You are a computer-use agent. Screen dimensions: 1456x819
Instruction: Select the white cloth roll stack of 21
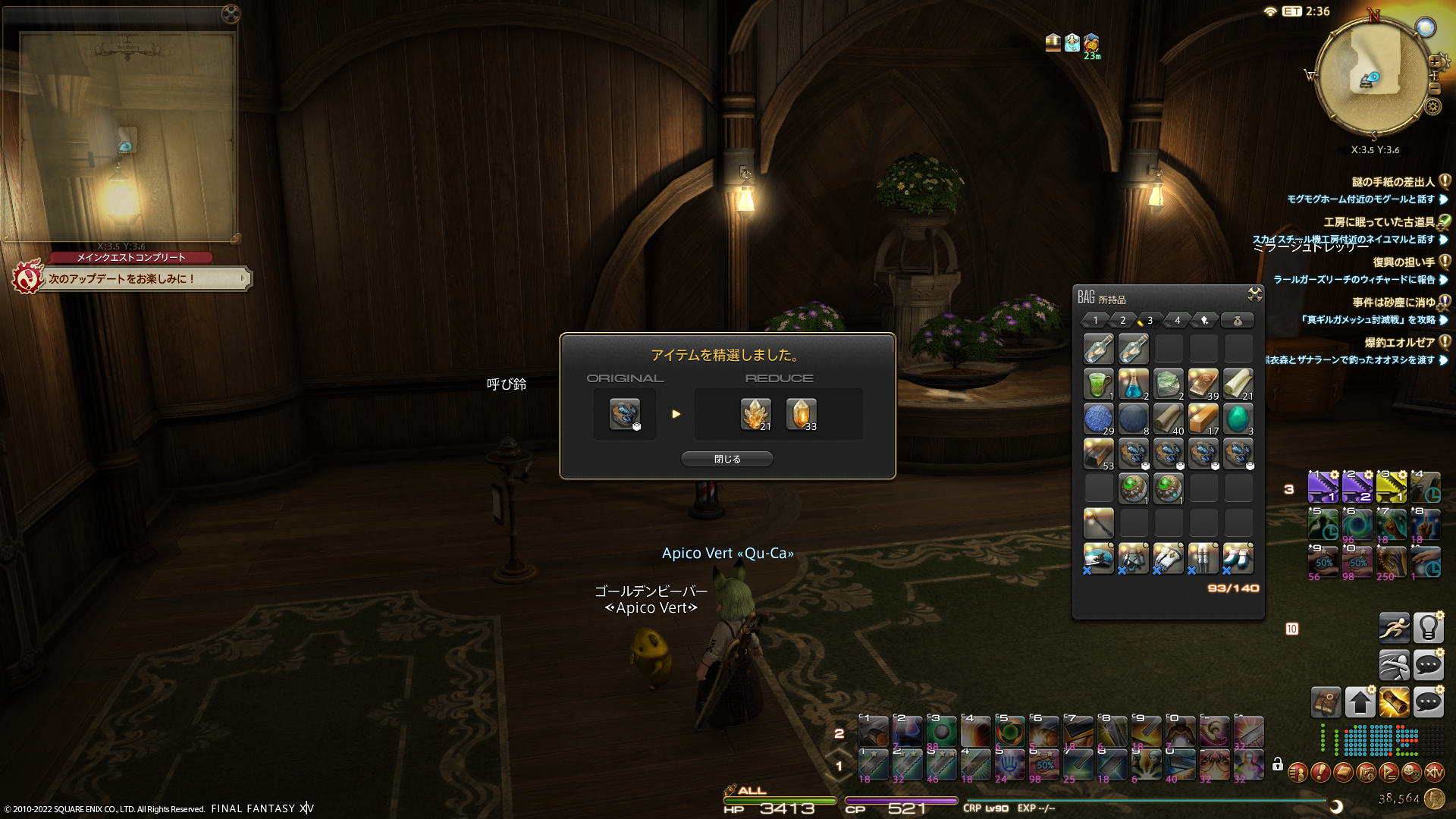click(1238, 384)
